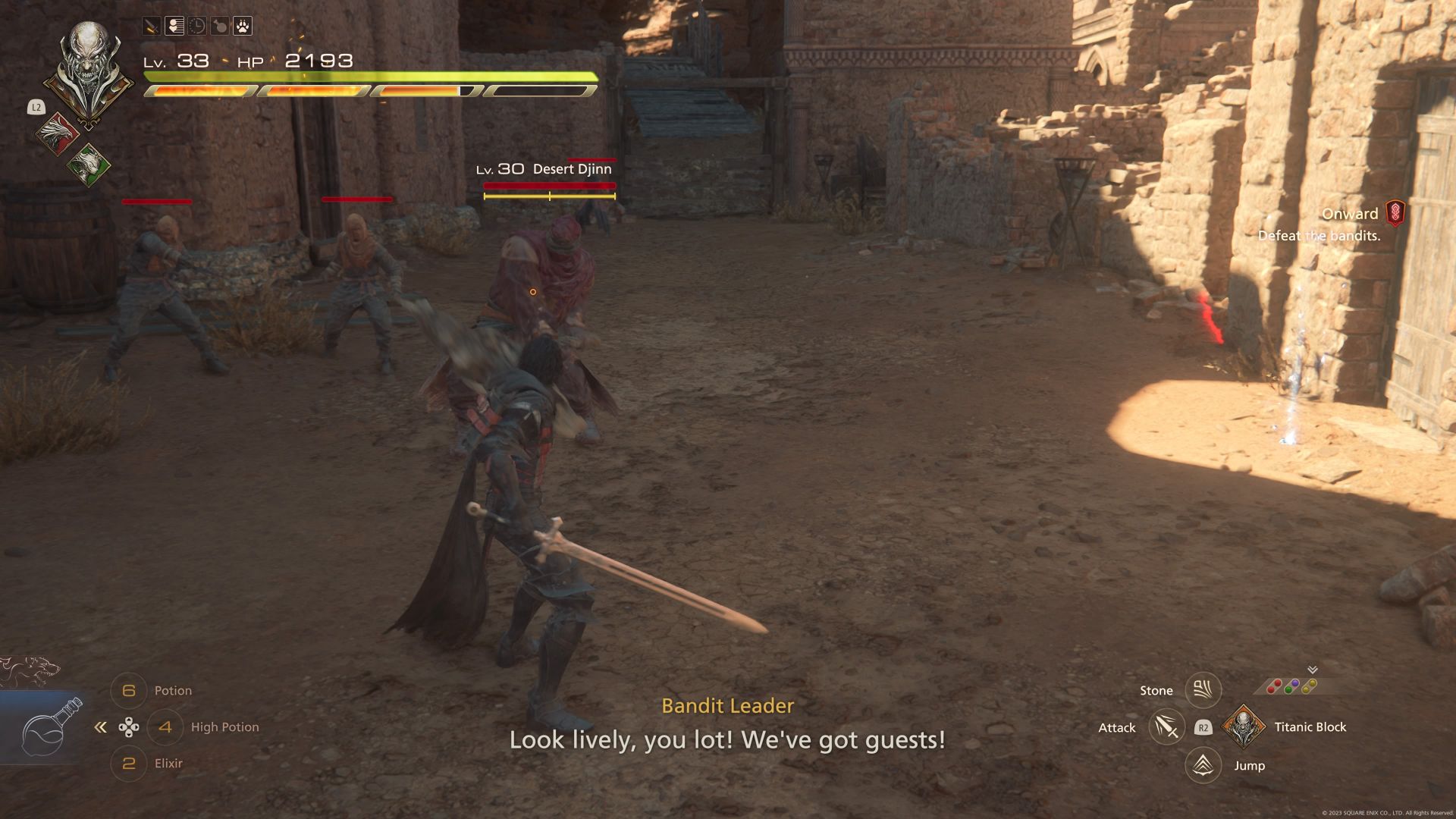1456x819 pixels.
Task: Select the potion flask shortcut panel
Action: [x=47, y=728]
